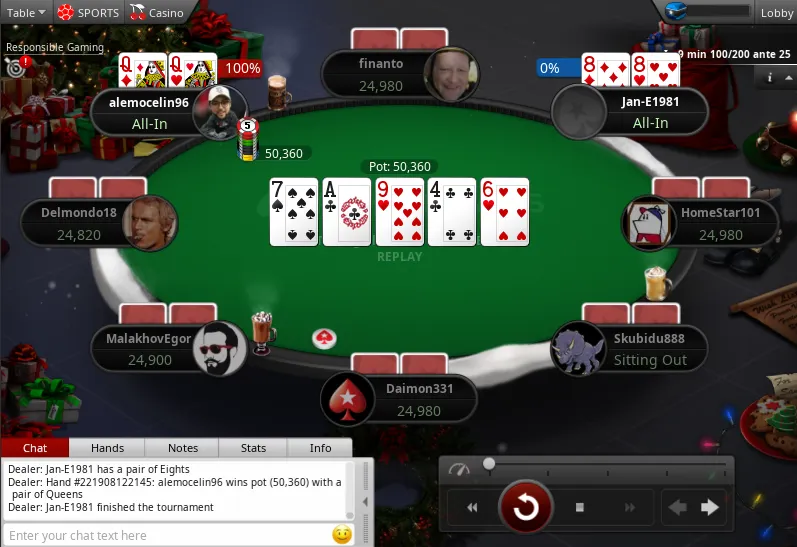Select the Info tab
Screen dimensions: 797x547
pyautogui.click(x=320, y=448)
